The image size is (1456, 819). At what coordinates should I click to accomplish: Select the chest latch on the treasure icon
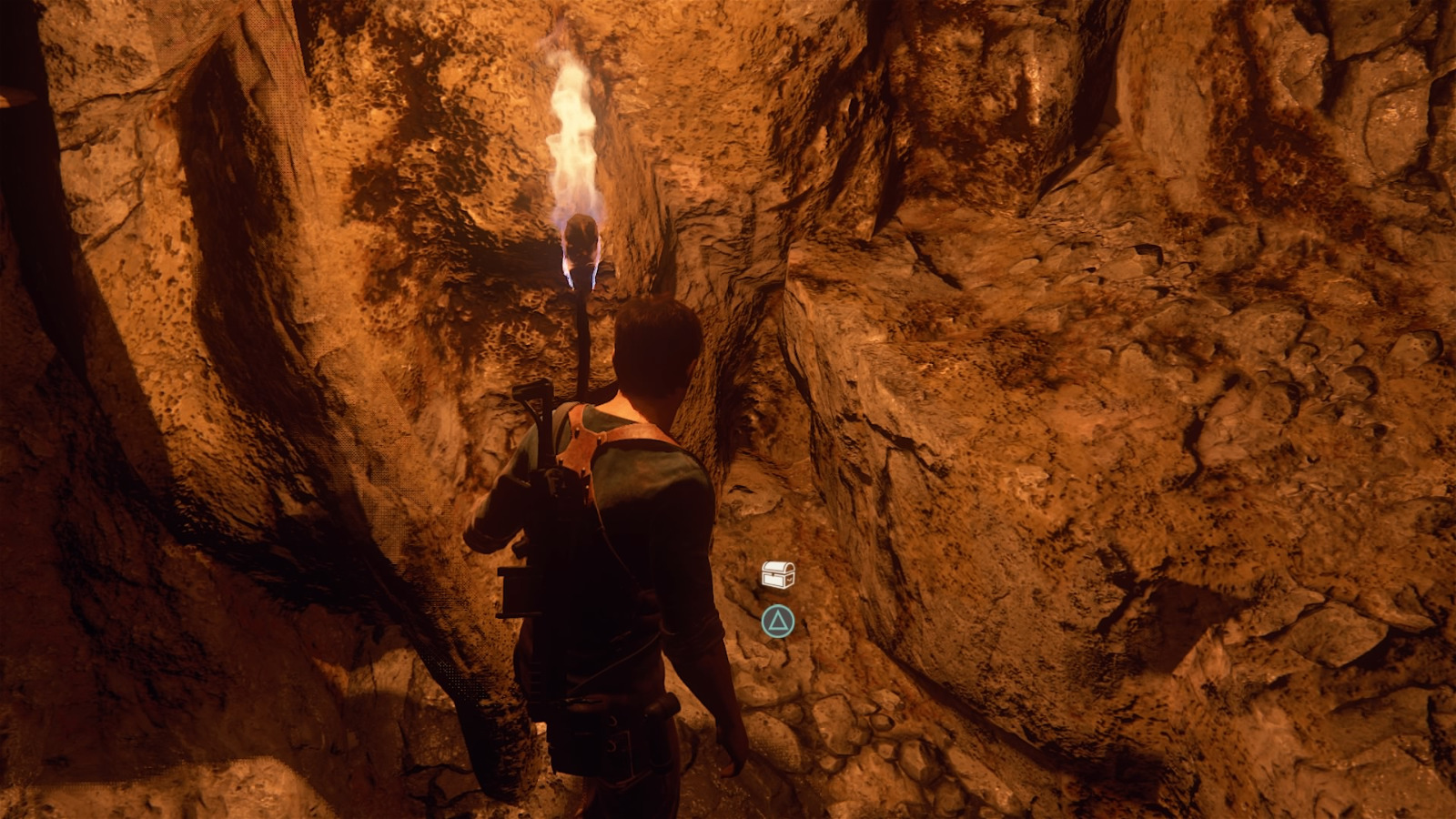pos(773,573)
